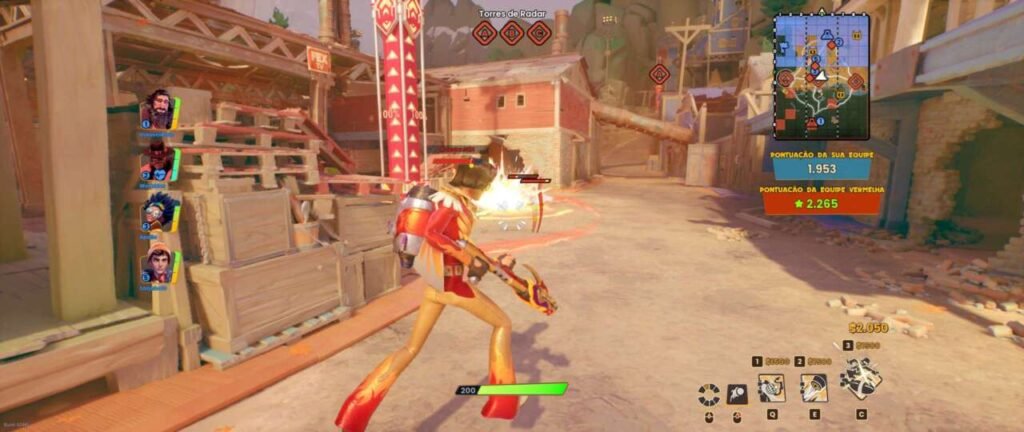The image size is (1024, 432).
Task: Click the segmented ring ammo icon
Action: [709, 394]
